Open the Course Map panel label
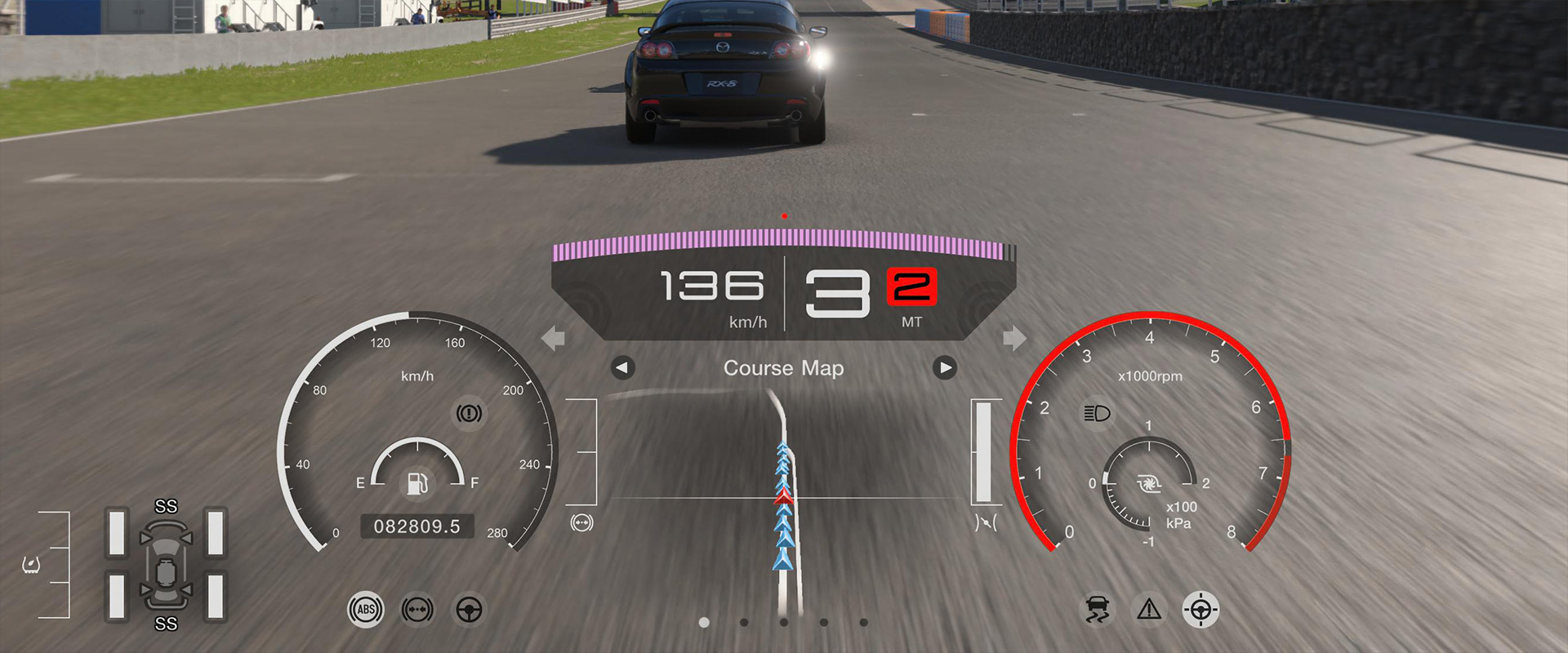 (782, 368)
